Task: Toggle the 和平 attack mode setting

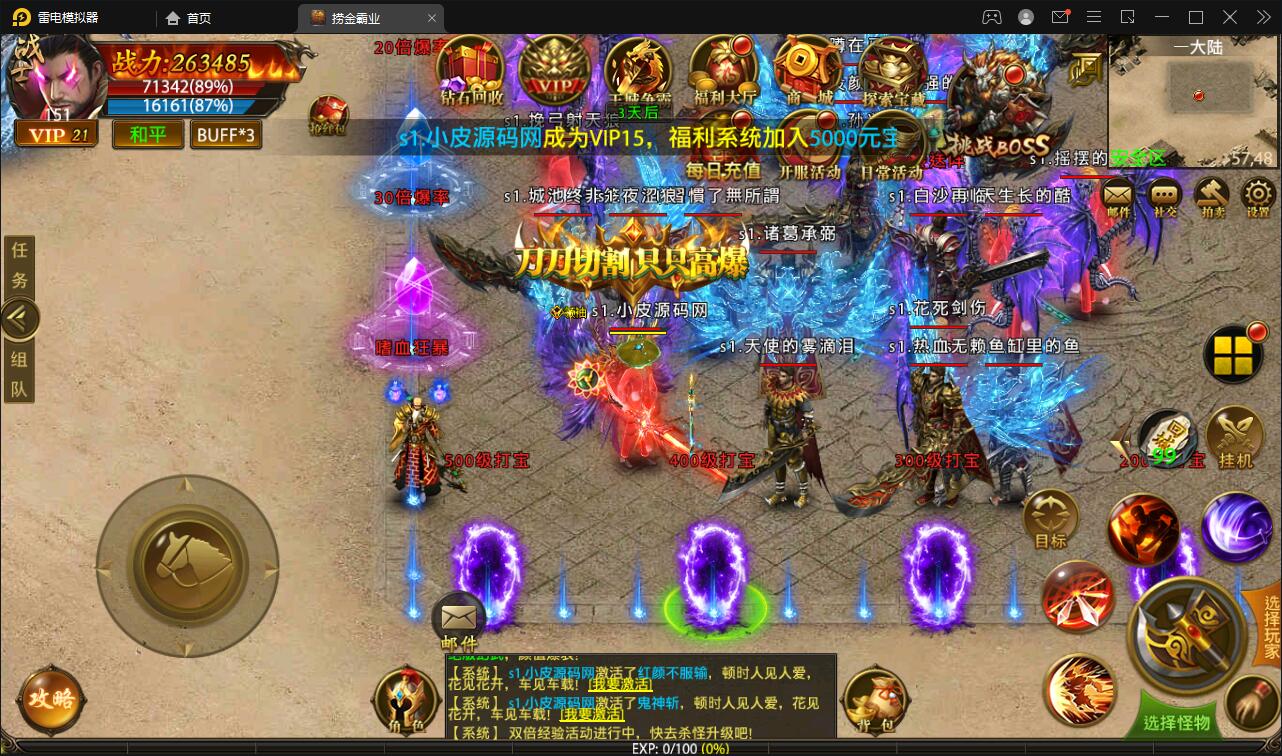Action: coord(147,133)
